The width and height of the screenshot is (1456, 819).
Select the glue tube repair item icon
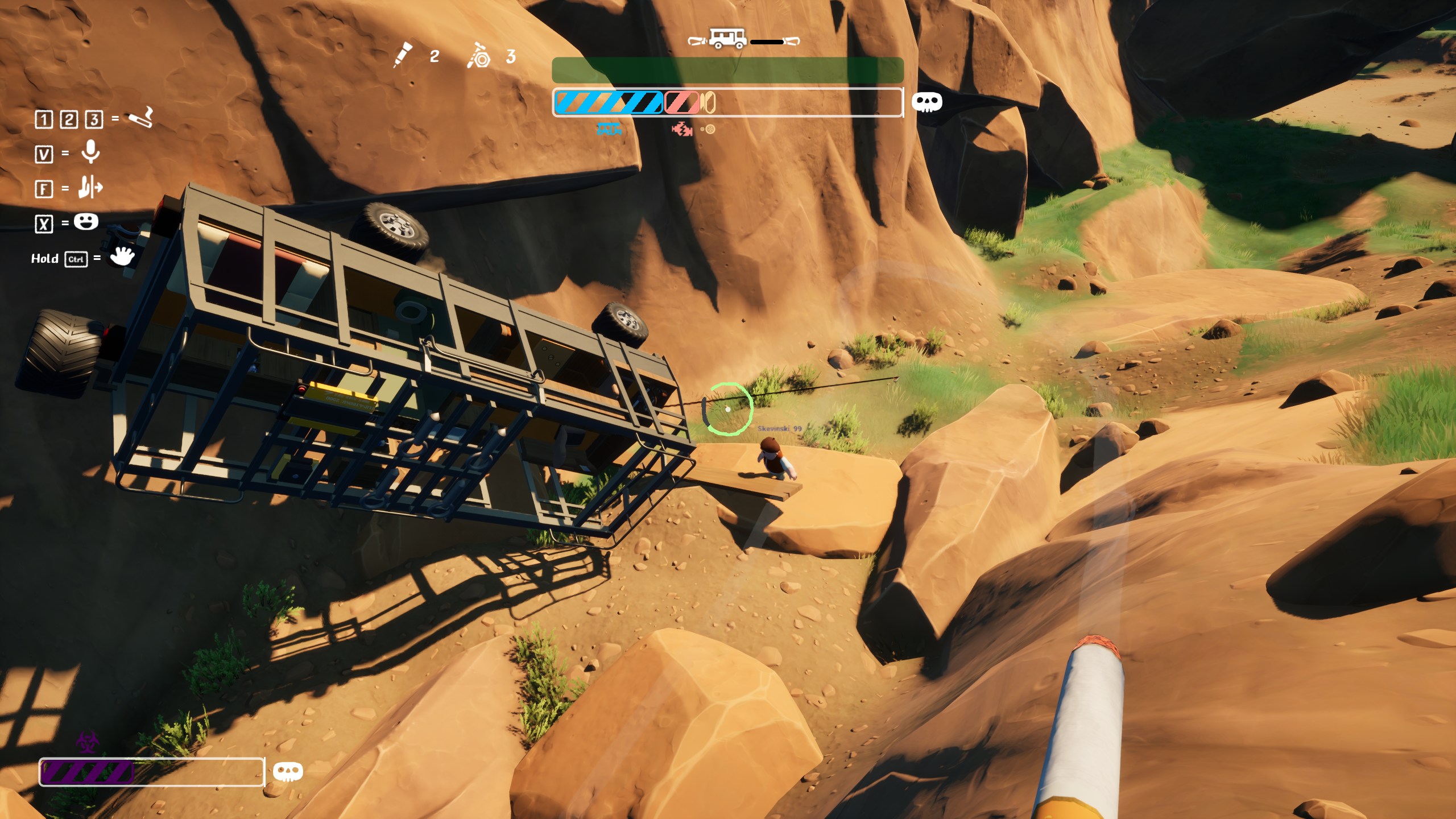click(403, 55)
